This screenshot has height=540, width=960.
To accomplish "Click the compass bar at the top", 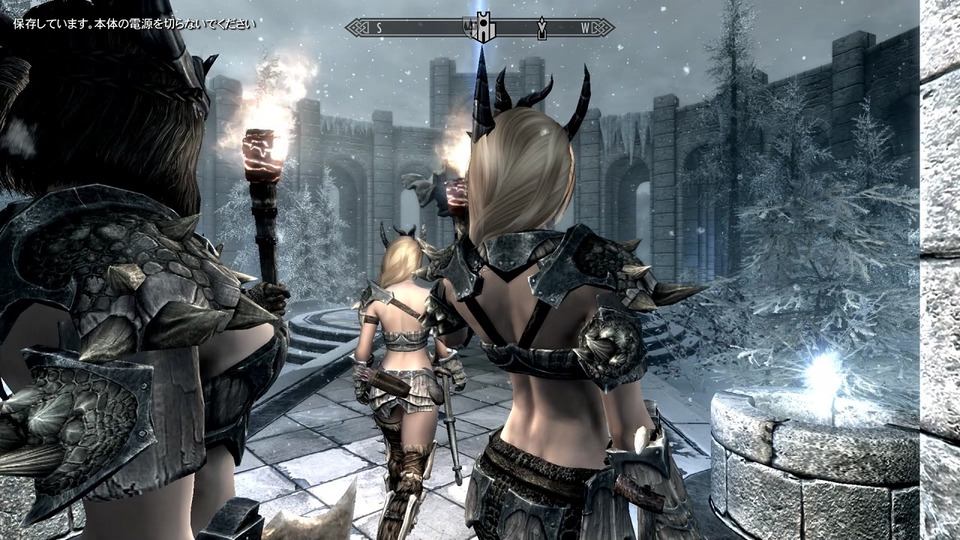I will pos(420,28).
